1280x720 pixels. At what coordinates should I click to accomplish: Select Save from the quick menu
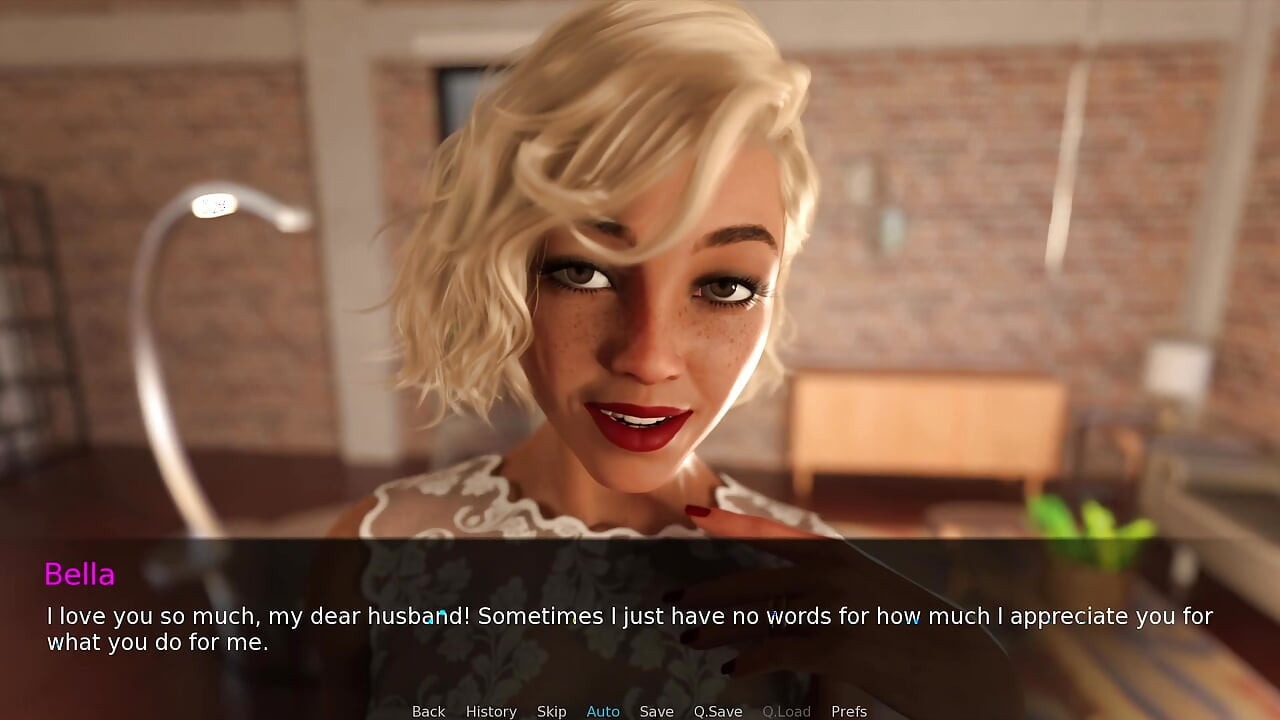click(657, 710)
